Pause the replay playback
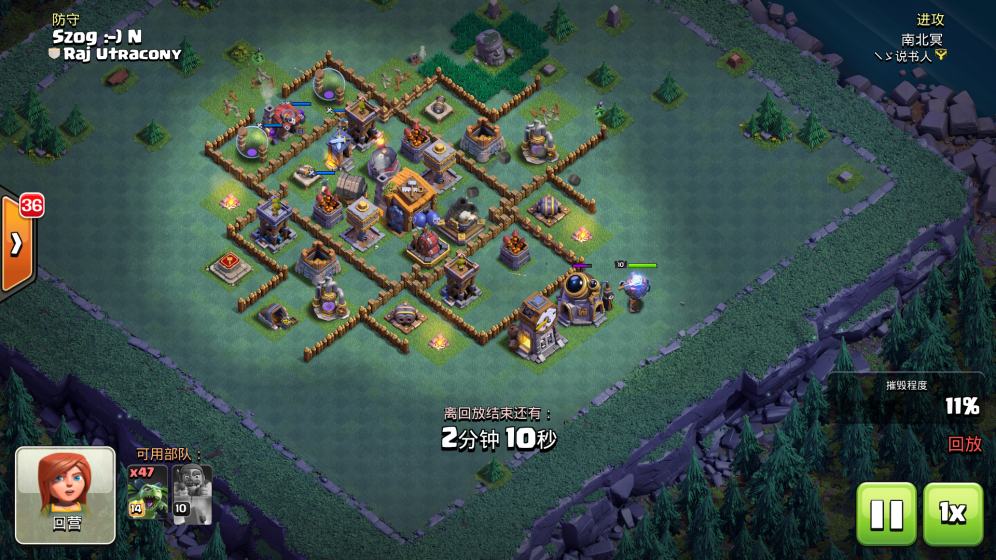This screenshot has width=996, height=560. pyautogui.click(x=886, y=513)
